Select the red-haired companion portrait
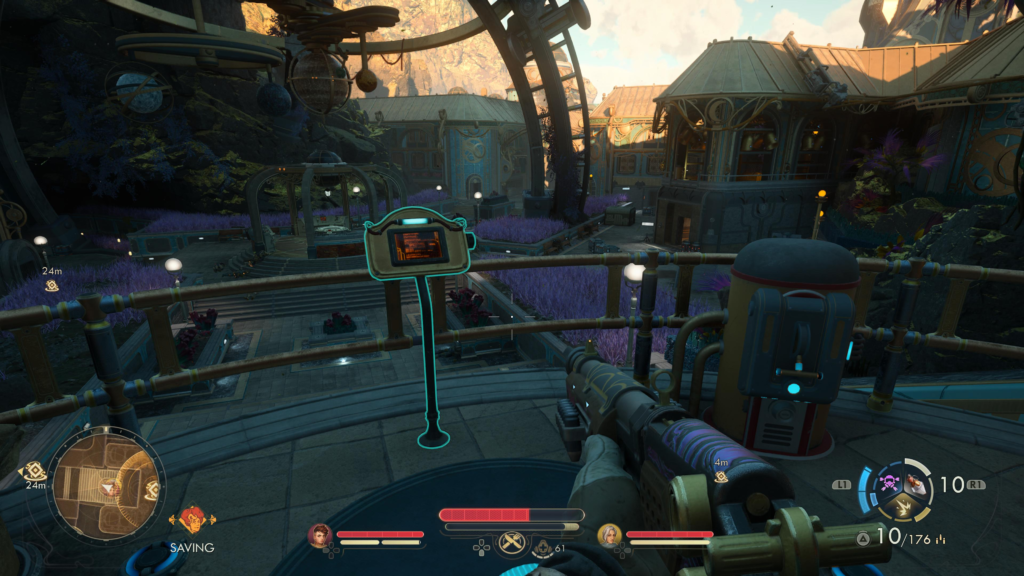The image size is (1024, 576). (320, 535)
